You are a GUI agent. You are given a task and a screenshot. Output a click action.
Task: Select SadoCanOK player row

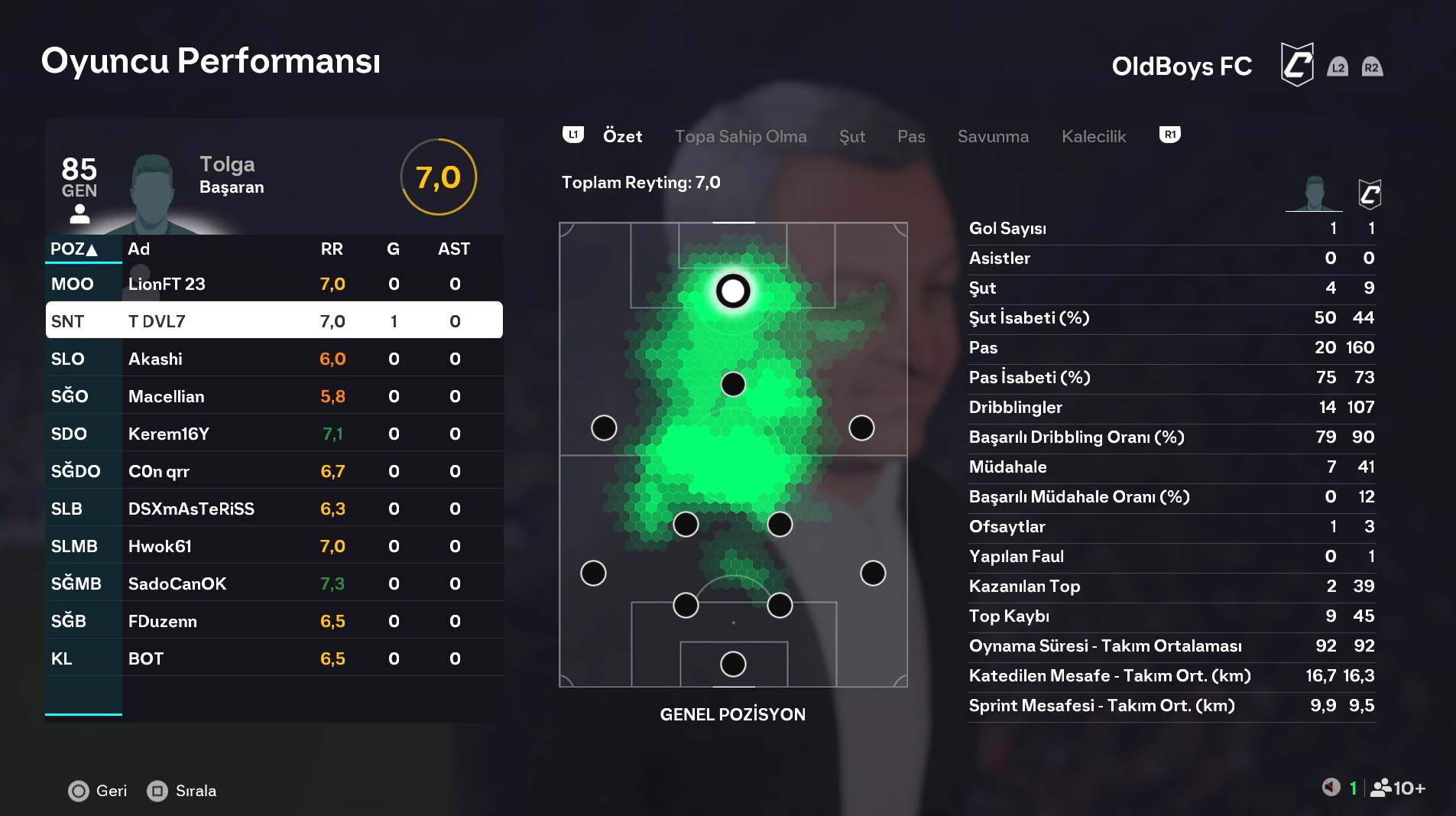click(x=274, y=584)
